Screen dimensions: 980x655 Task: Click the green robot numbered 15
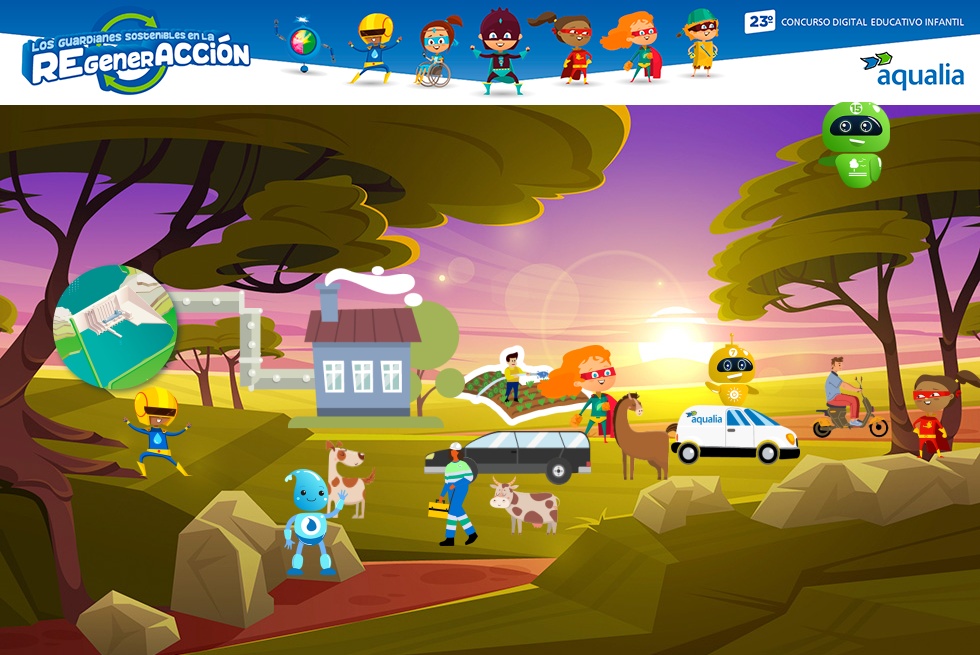tap(855, 143)
